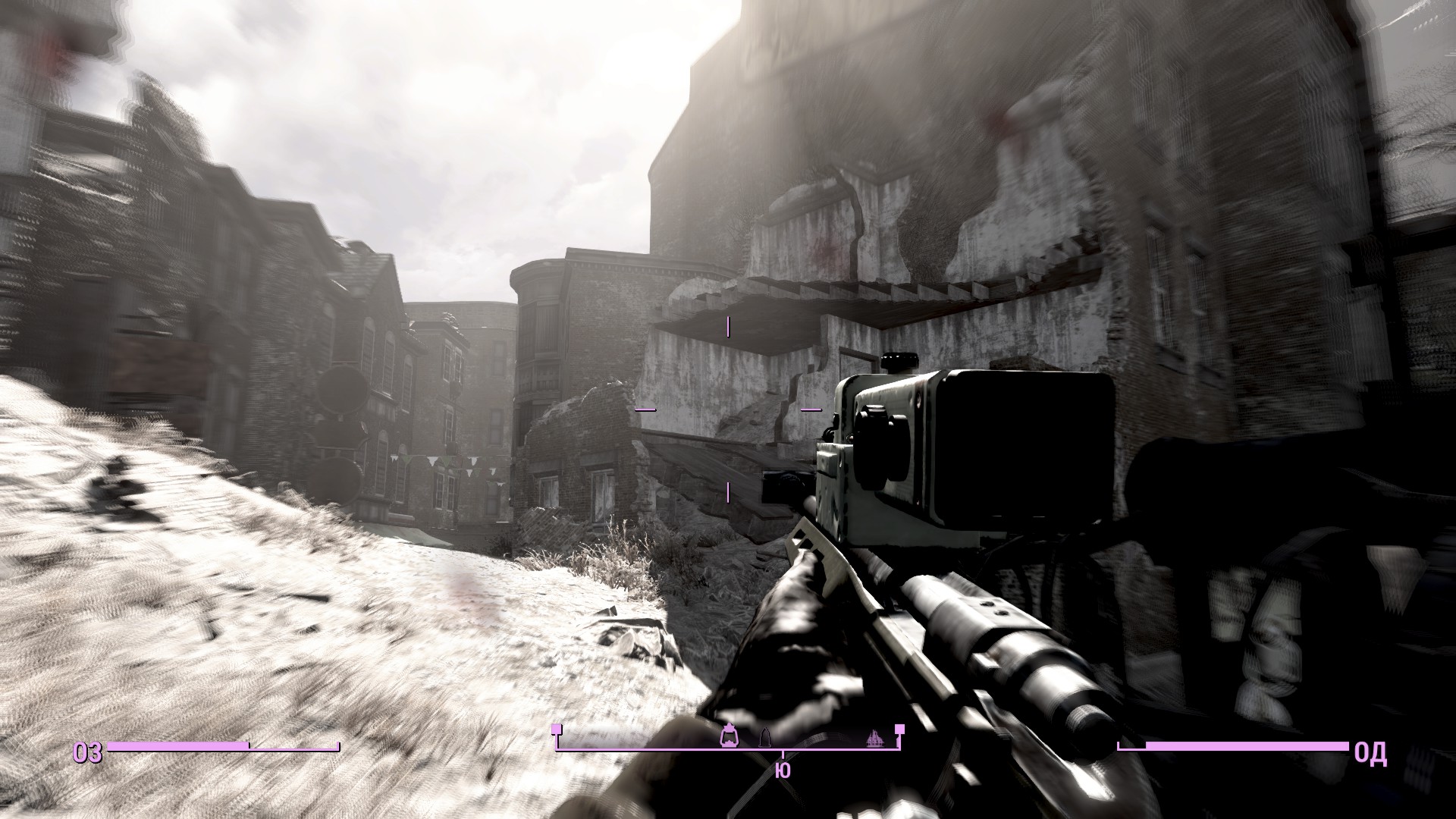The height and width of the screenshot is (819, 1456).
Task: Click the lantern marker on the compass
Action: 730,736
